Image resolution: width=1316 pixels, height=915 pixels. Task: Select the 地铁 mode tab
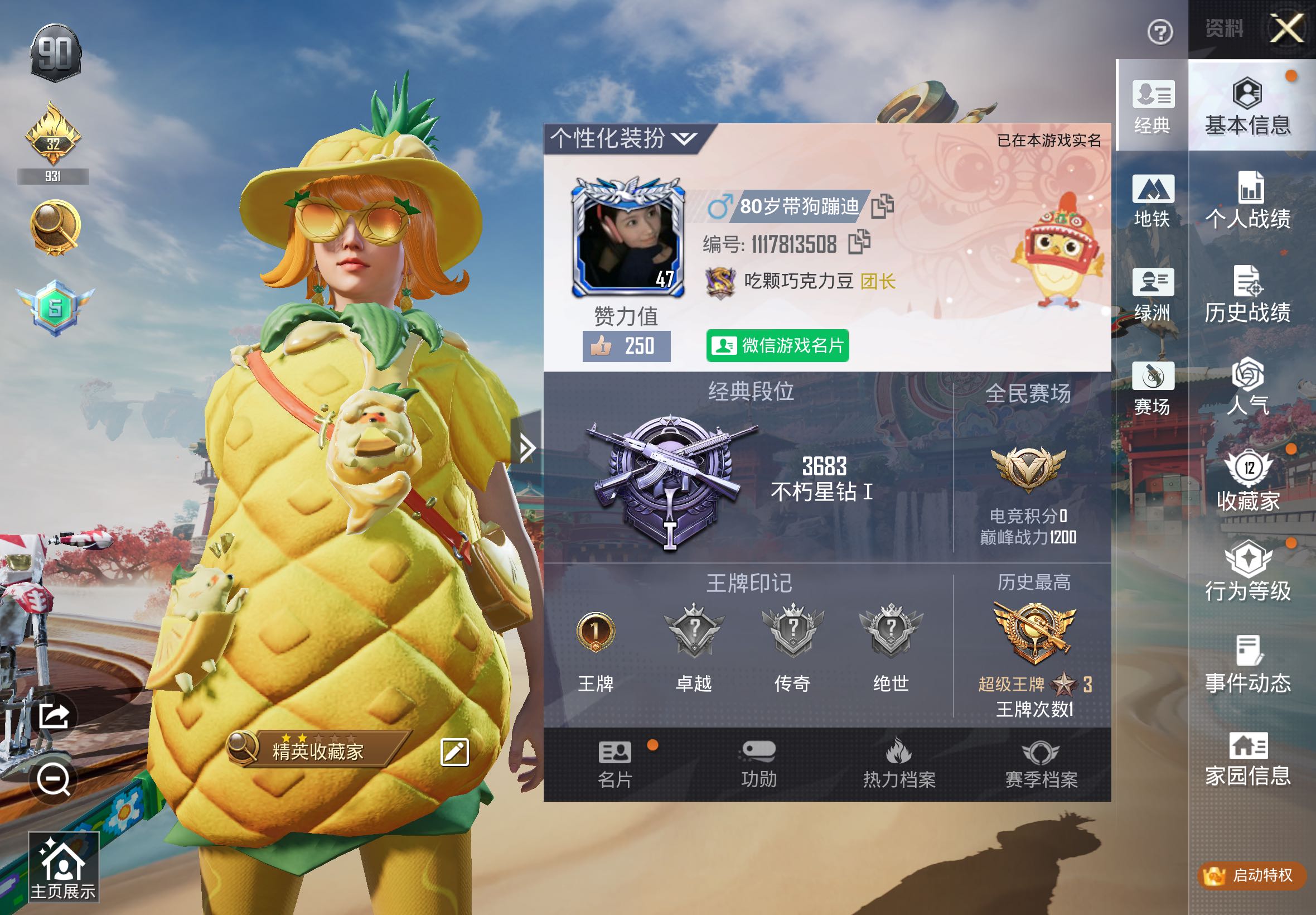point(1152,201)
